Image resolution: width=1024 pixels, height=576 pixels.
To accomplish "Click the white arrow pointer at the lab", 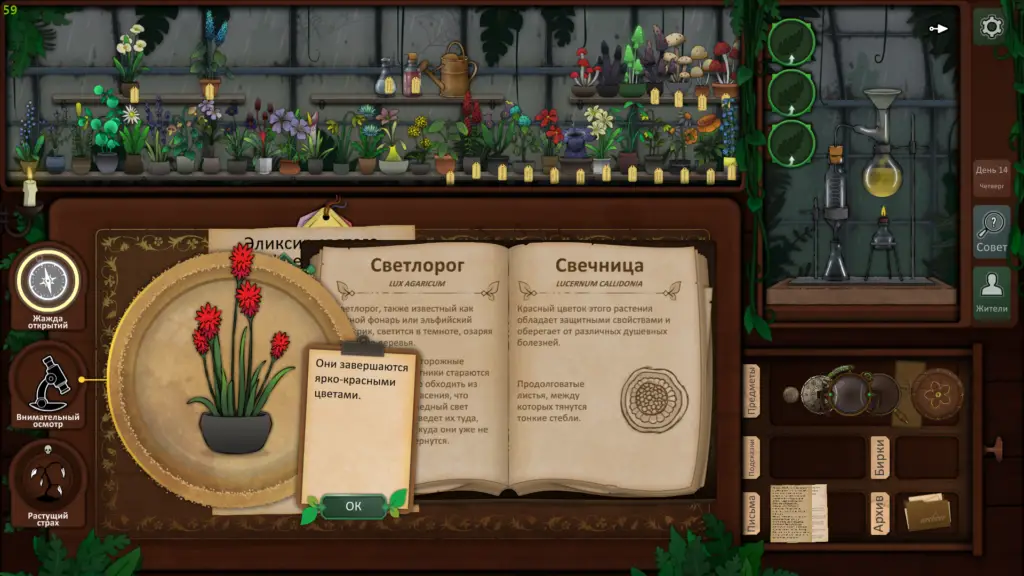I will tap(938, 28).
